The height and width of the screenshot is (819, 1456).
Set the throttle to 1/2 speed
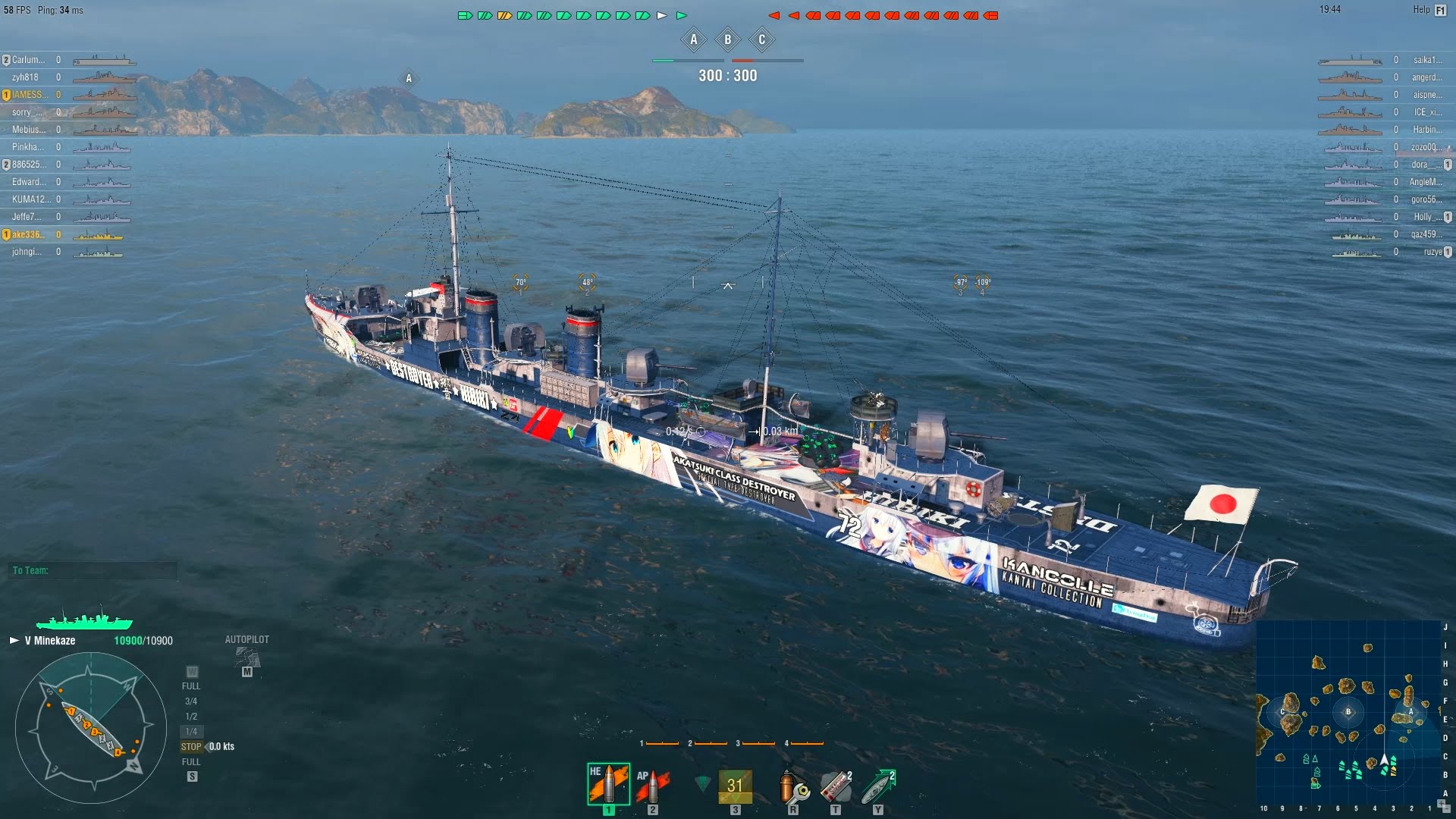point(191,717)
